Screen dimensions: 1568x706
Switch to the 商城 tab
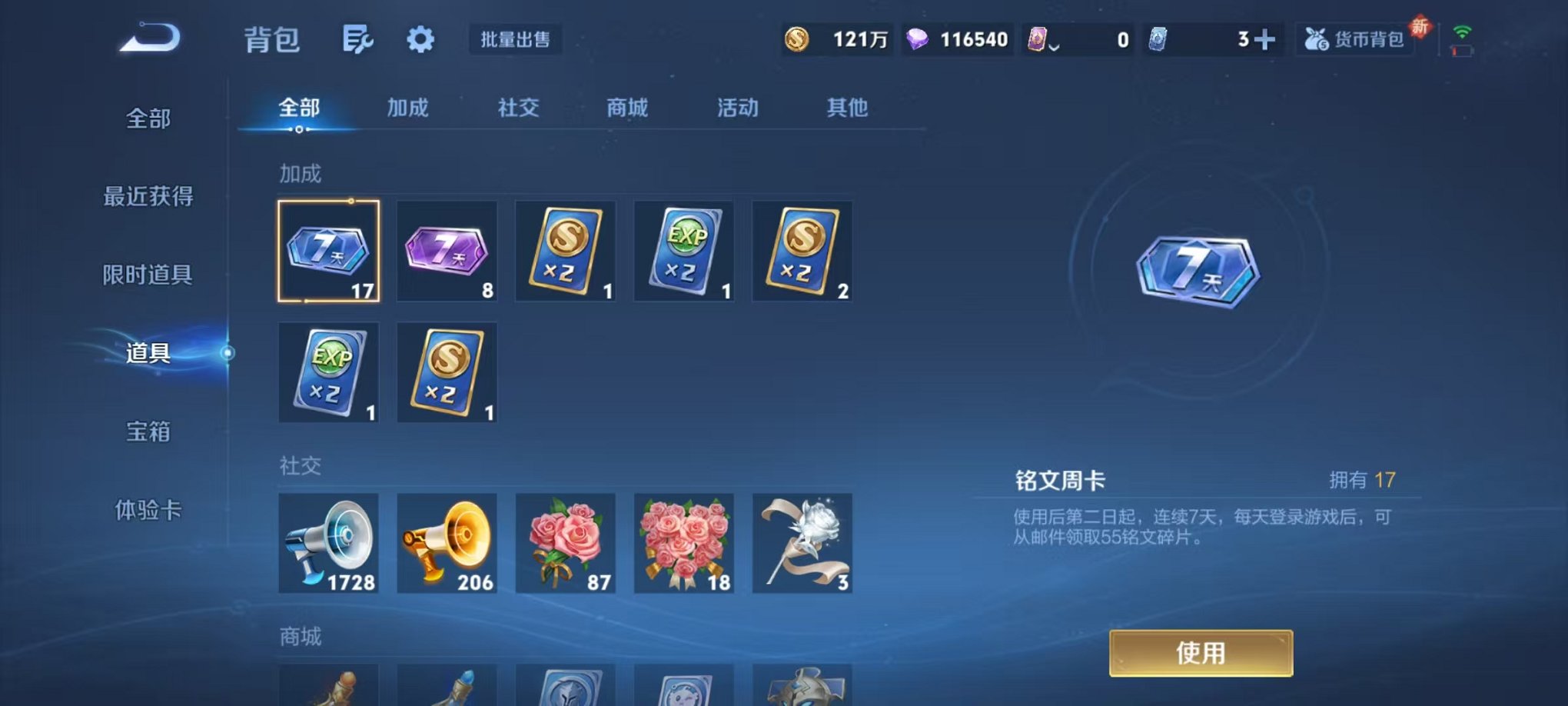629,108
